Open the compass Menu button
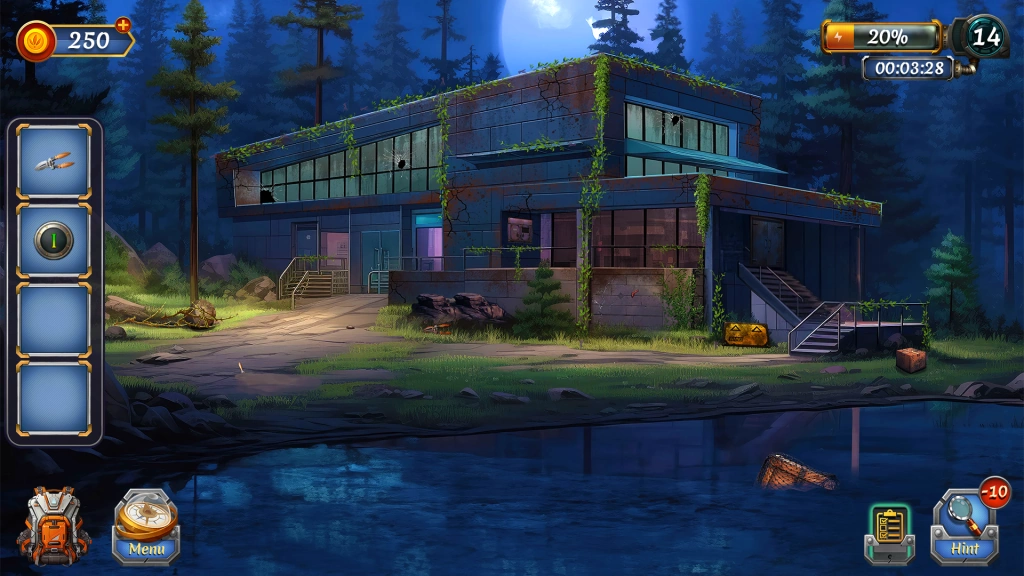 (146, 526)
